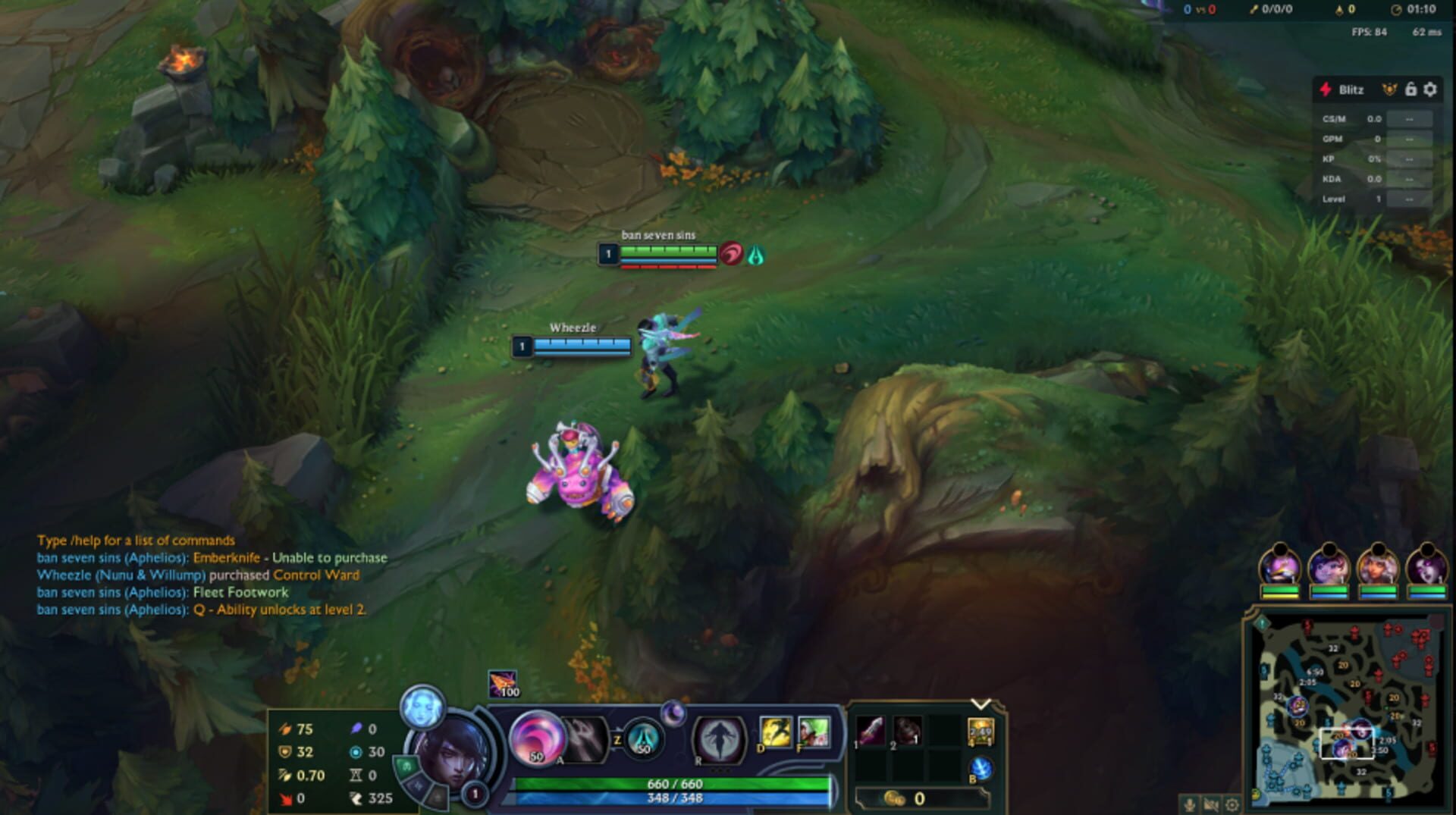The image size is (1456, 815).
Task: Toggle the Blitz overlay lock icon
Action: [x=1410, y=90]
